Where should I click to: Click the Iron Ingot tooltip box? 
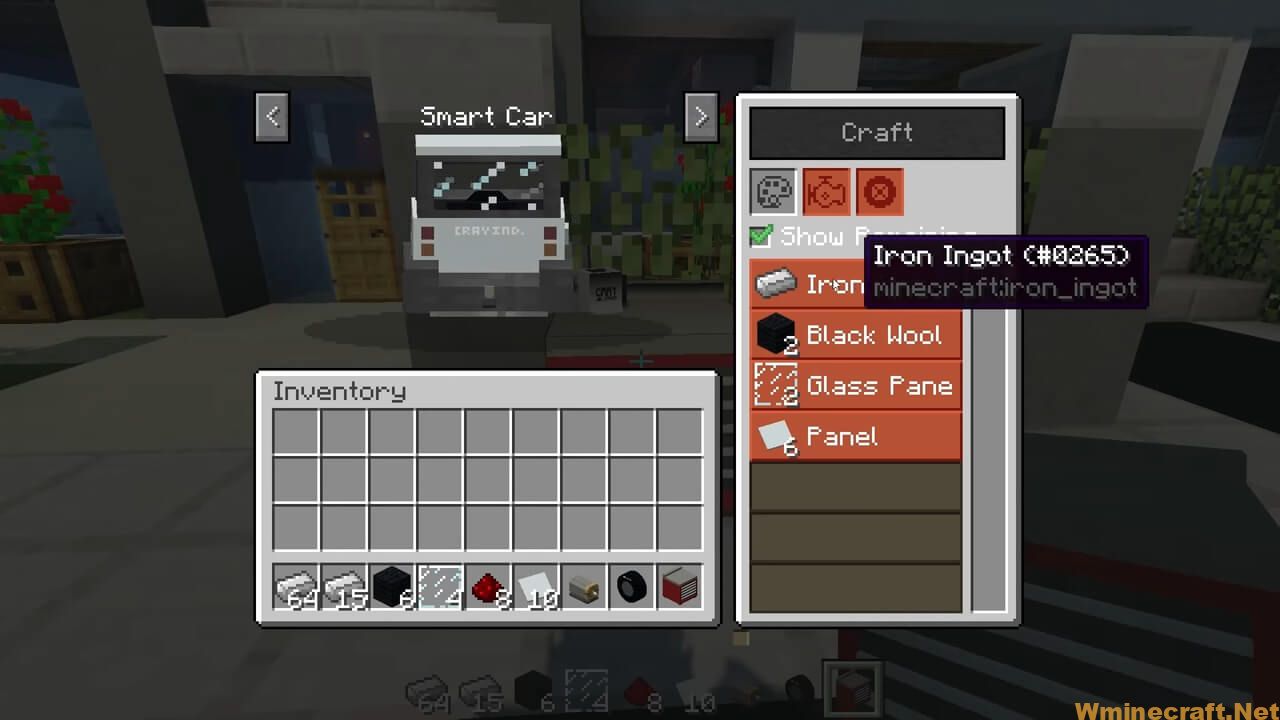tap(1005, 271)
